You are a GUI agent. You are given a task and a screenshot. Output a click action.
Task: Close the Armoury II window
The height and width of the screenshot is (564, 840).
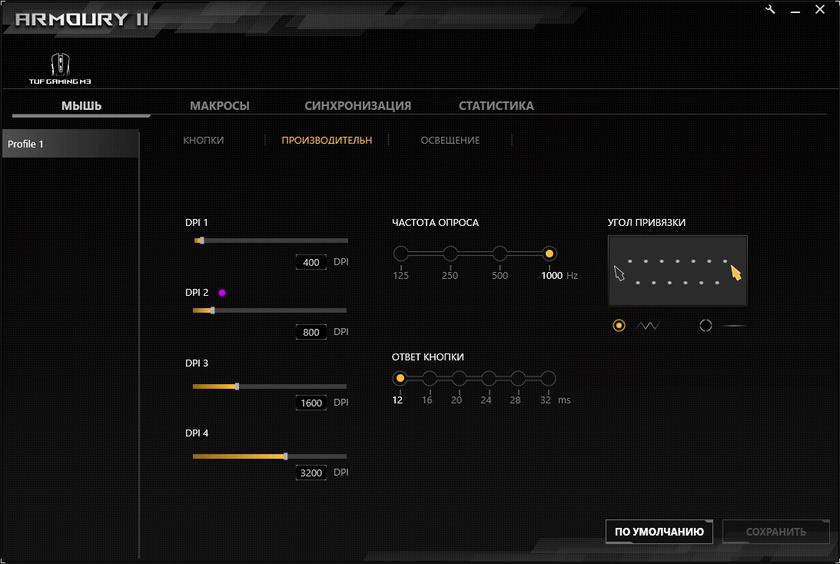click(x=819, y=9)
